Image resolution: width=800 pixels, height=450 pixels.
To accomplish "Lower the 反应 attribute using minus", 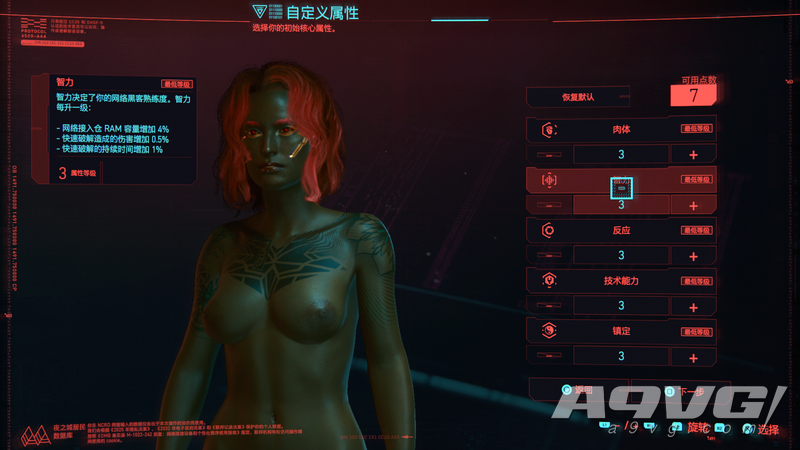I will pos(549,256).
